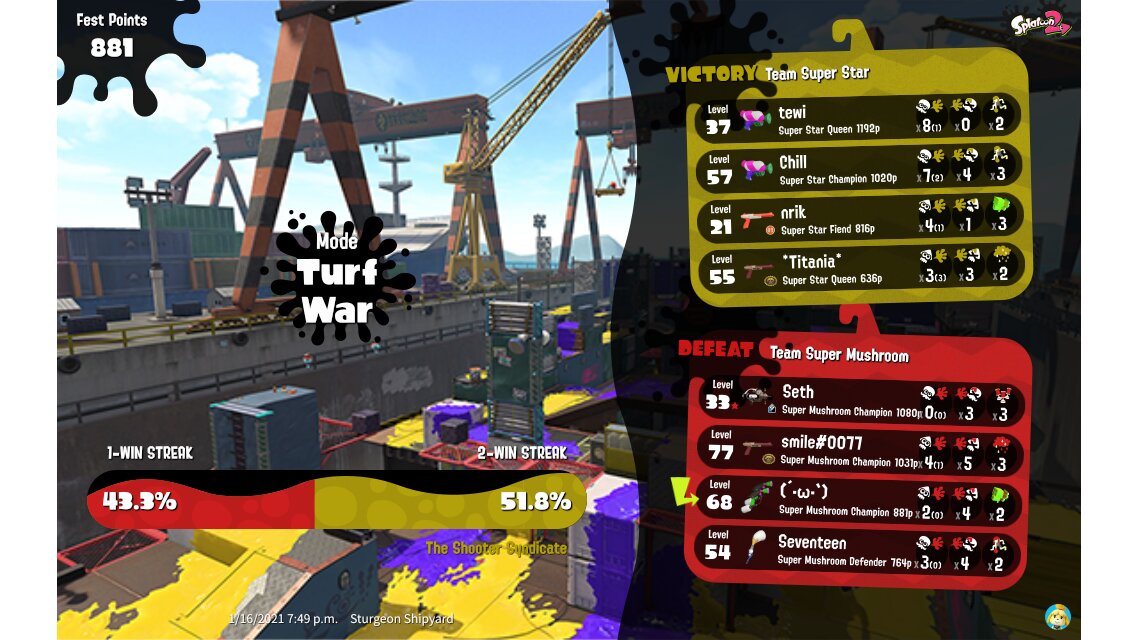This screenshot has height=640, width=1138.
Task: Open Seth's row on Team Super Mushroom
Action: (860, 398)
